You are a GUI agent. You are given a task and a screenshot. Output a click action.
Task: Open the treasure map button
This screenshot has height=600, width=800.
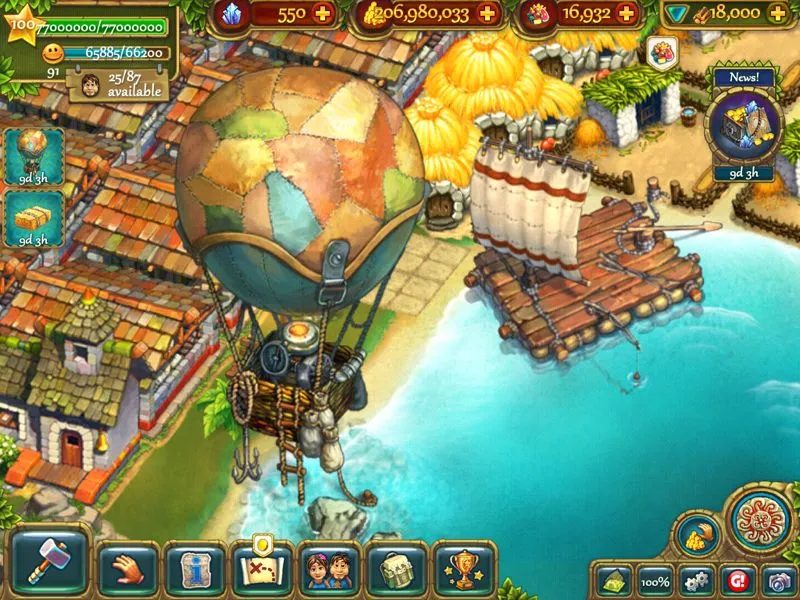click(261, 571)
